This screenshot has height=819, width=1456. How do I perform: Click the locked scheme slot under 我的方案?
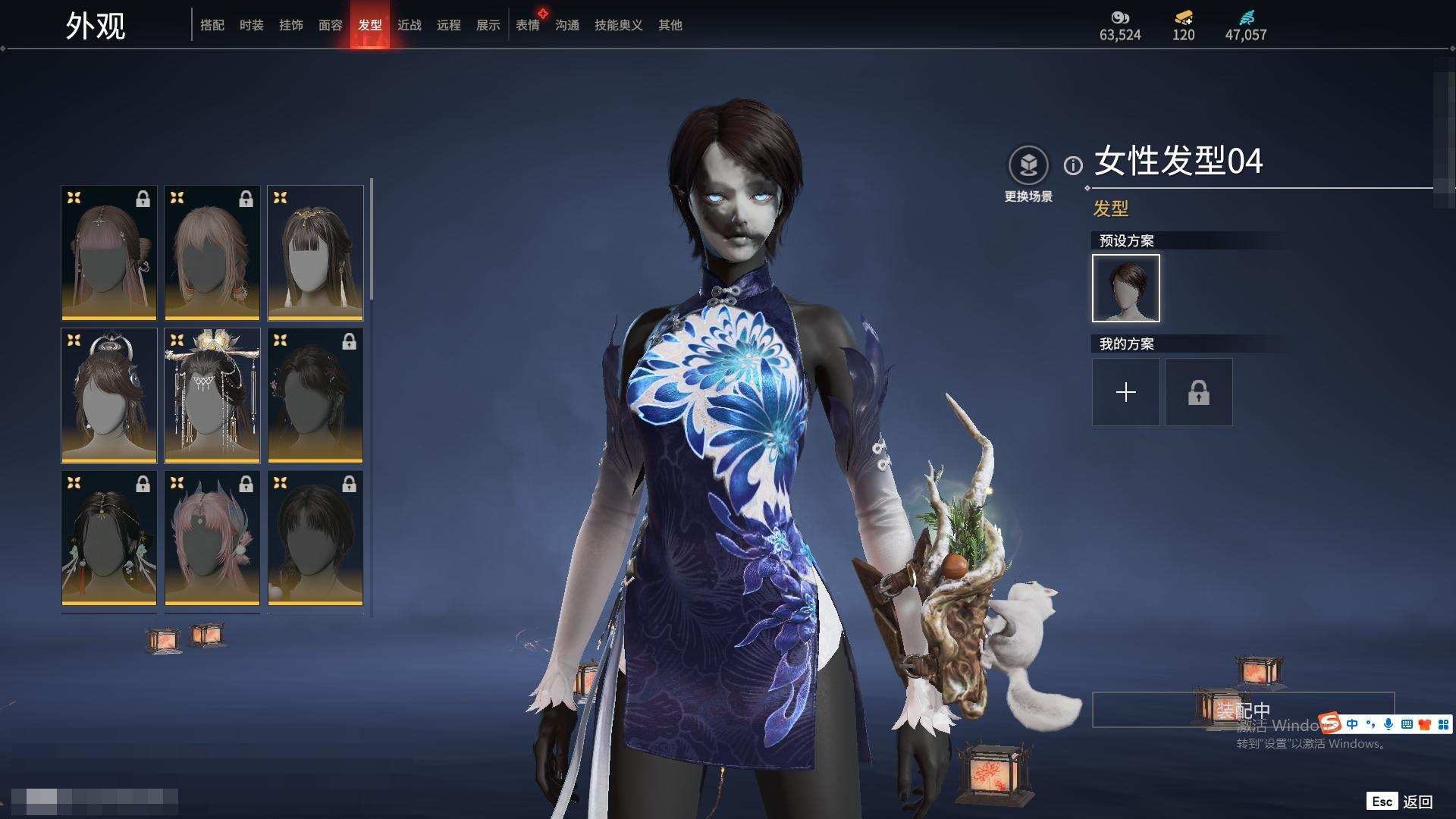pos(1199,392)
